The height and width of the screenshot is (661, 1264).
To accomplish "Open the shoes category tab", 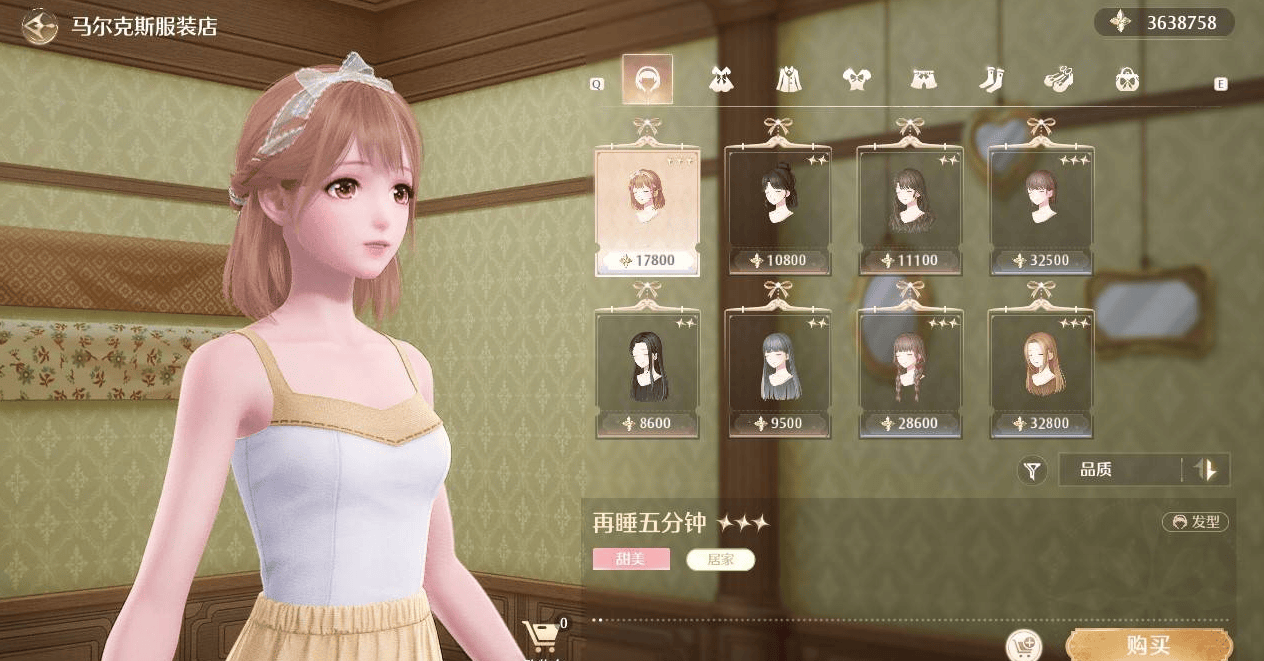I will click(1058, 80).
